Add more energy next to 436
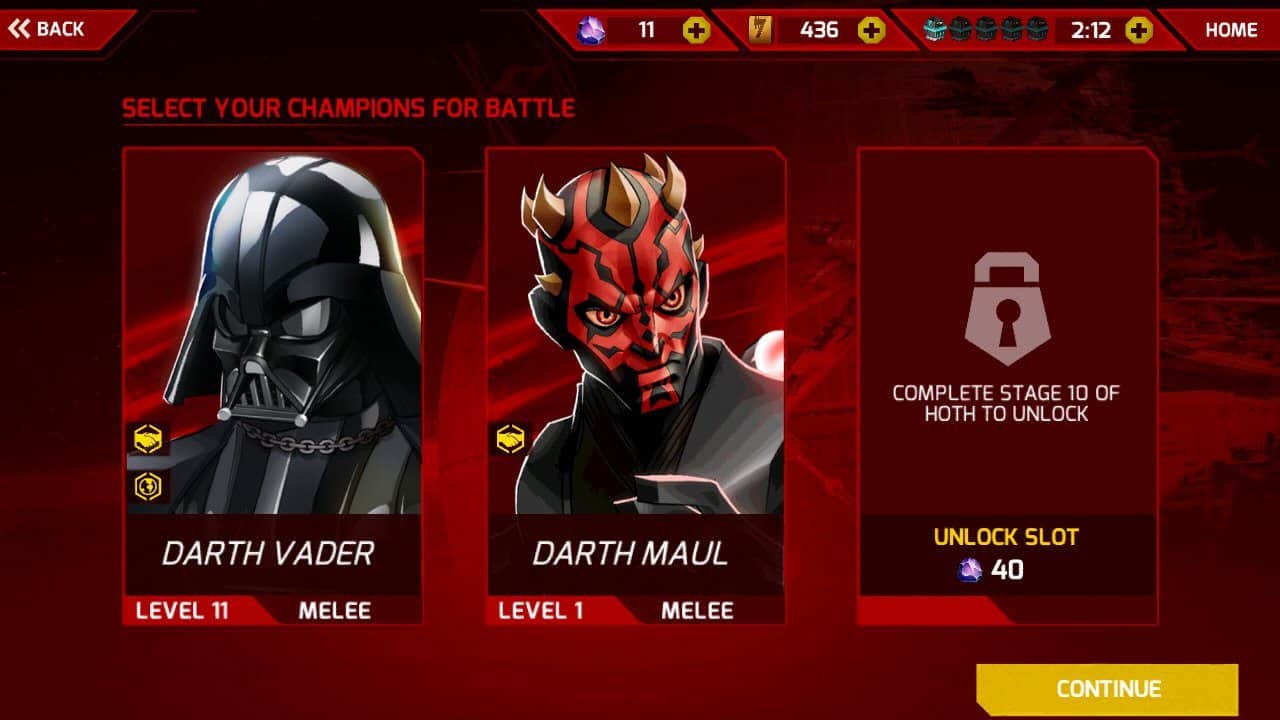The height and width of the screenshot is (720, 1280). click(872, 30)
